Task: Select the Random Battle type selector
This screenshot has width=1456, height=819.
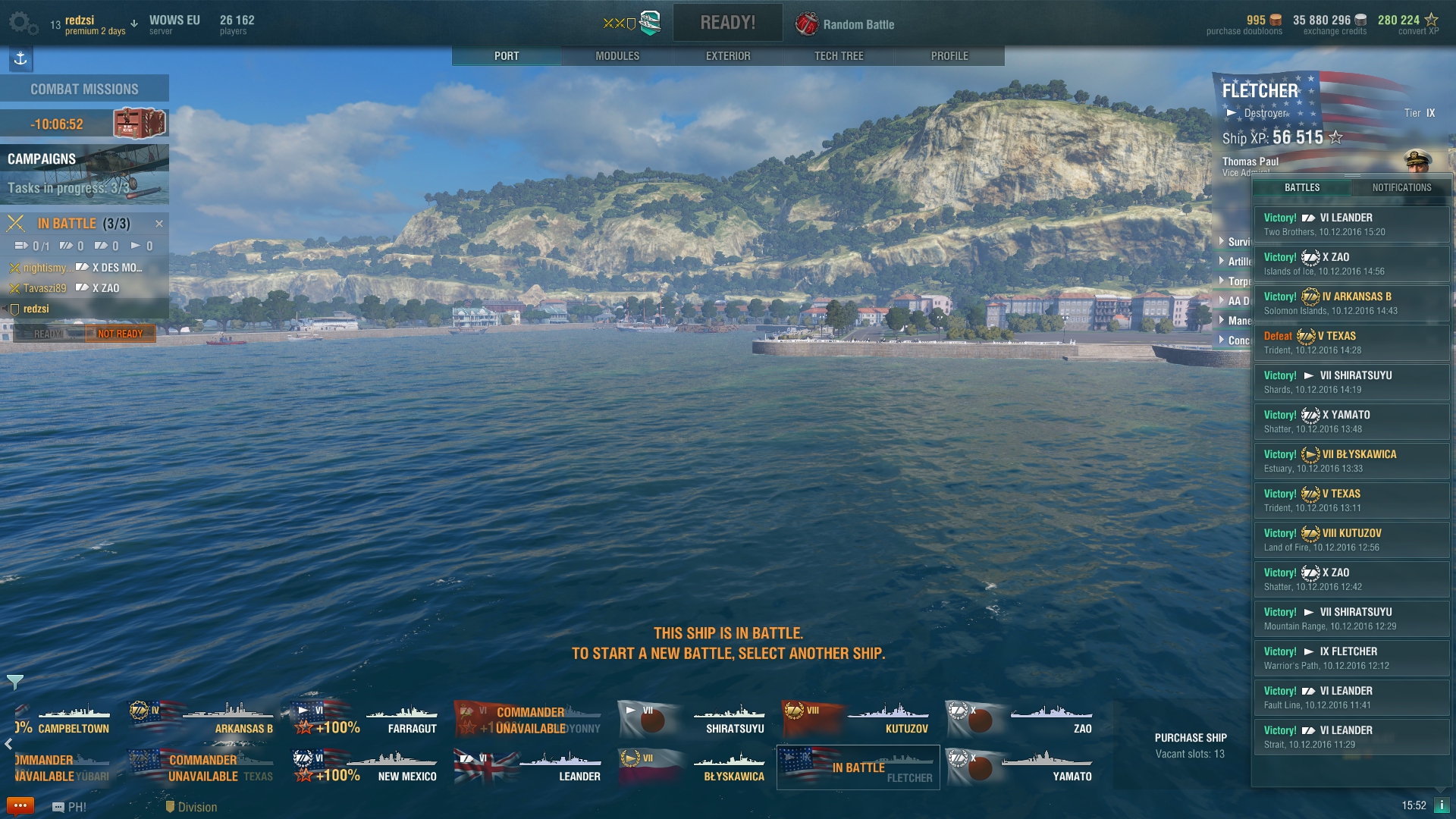Action: (x=846, y=24)
